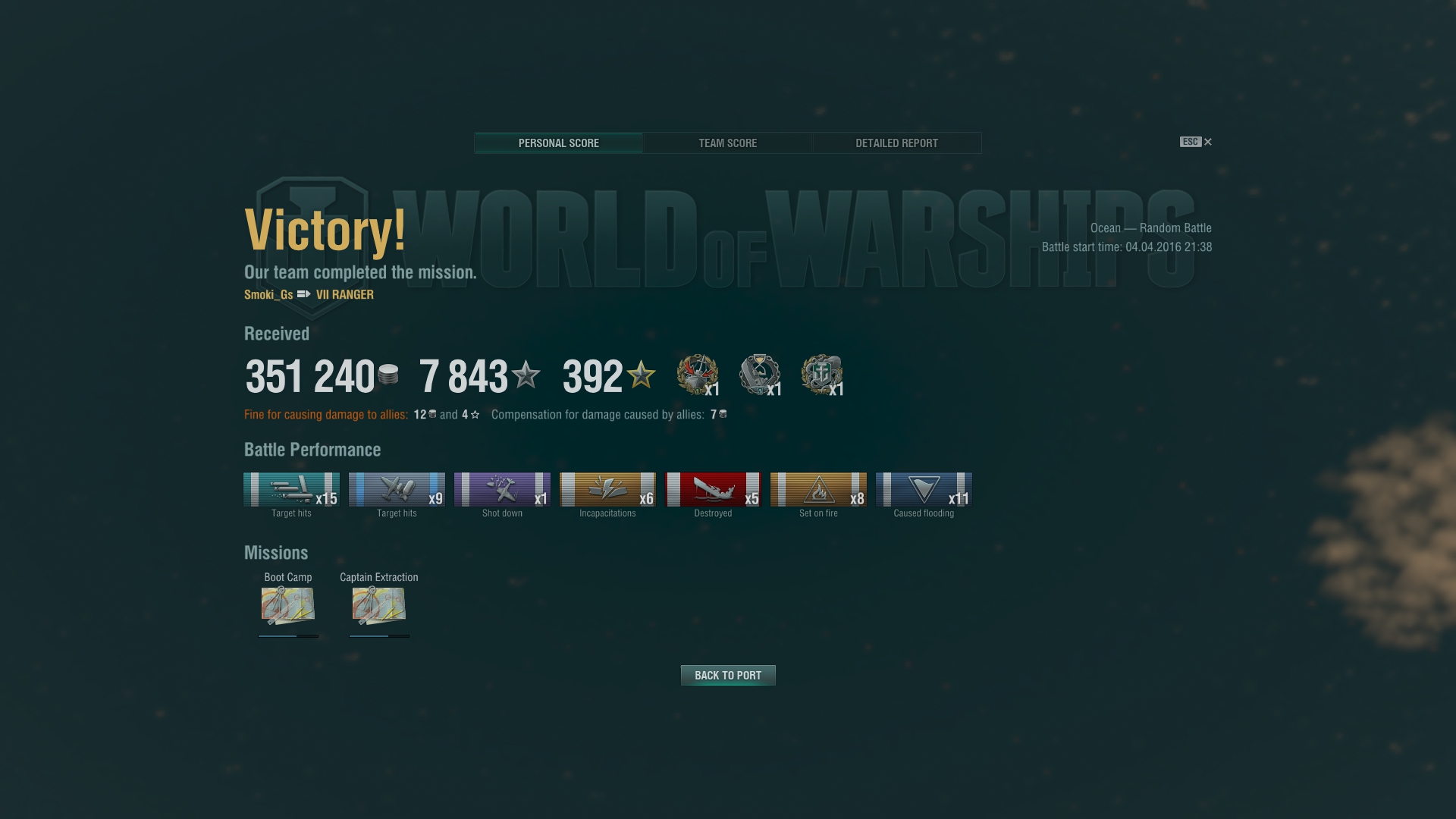The height and width of the screenshot is (819, 1456).
Task: View the Set on fire ribbon
Action: [x=818, y=489]
